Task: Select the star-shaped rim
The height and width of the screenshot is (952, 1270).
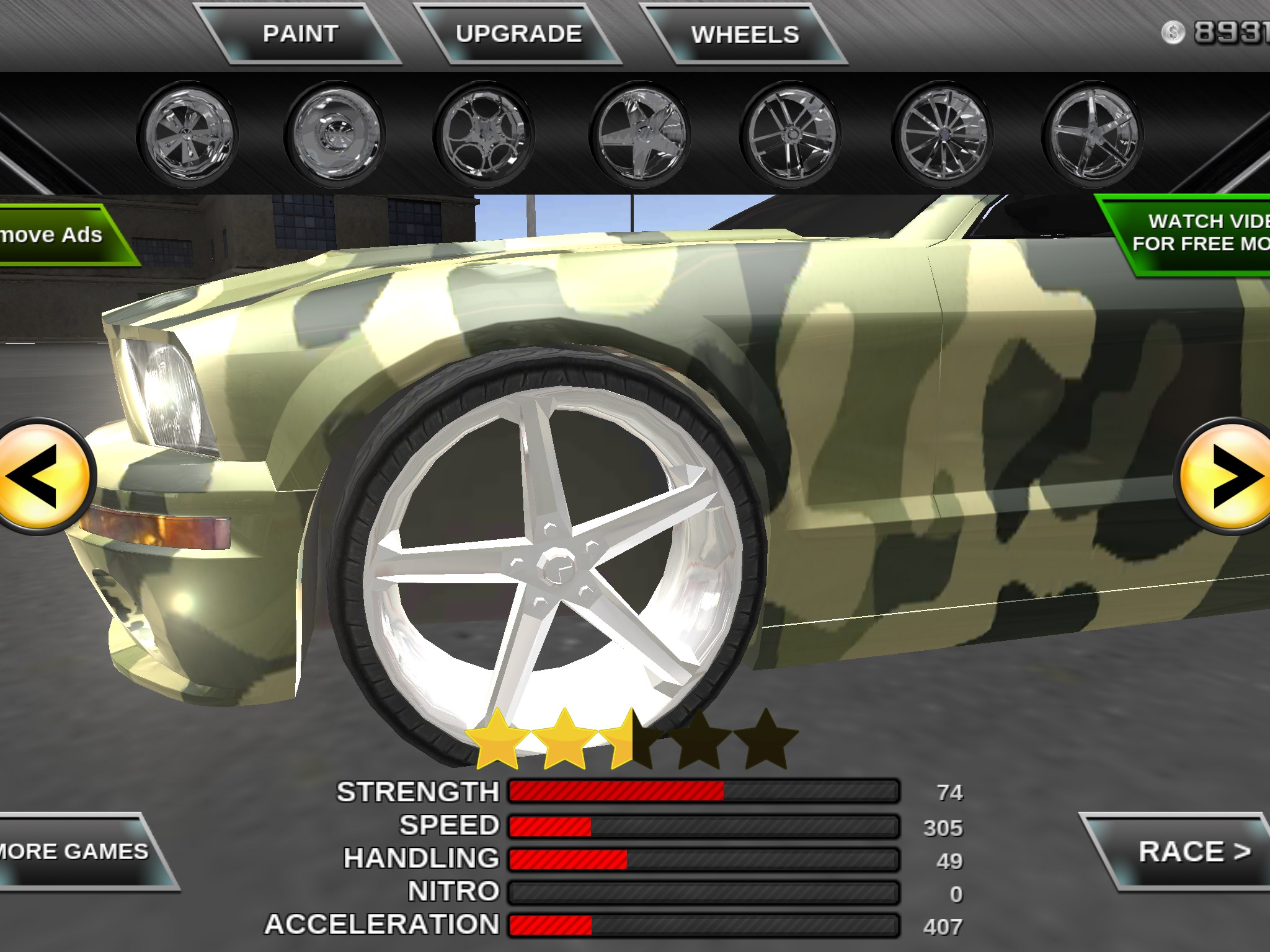Action: (x=639, y=134)
